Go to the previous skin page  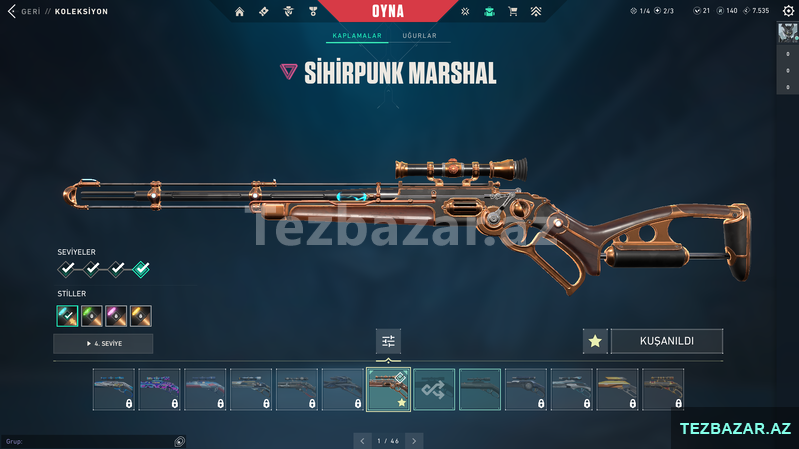[363, 440]
